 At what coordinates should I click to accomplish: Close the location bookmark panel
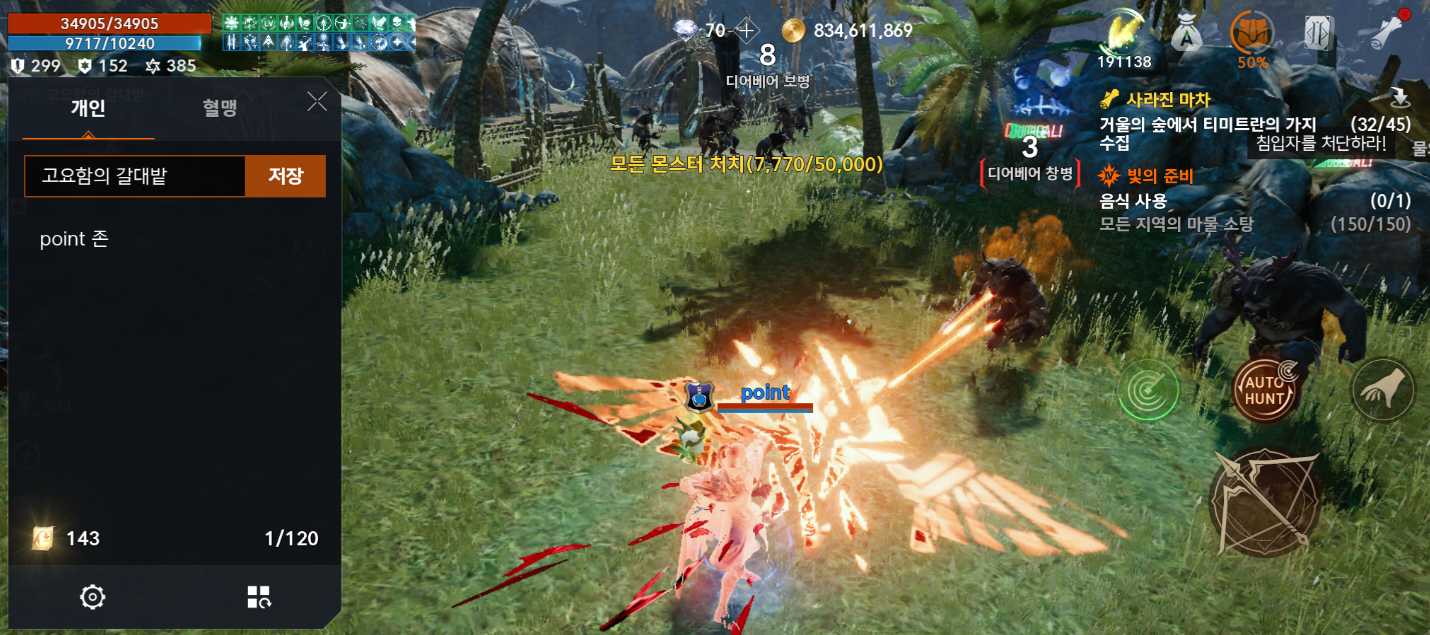(317, 101)
